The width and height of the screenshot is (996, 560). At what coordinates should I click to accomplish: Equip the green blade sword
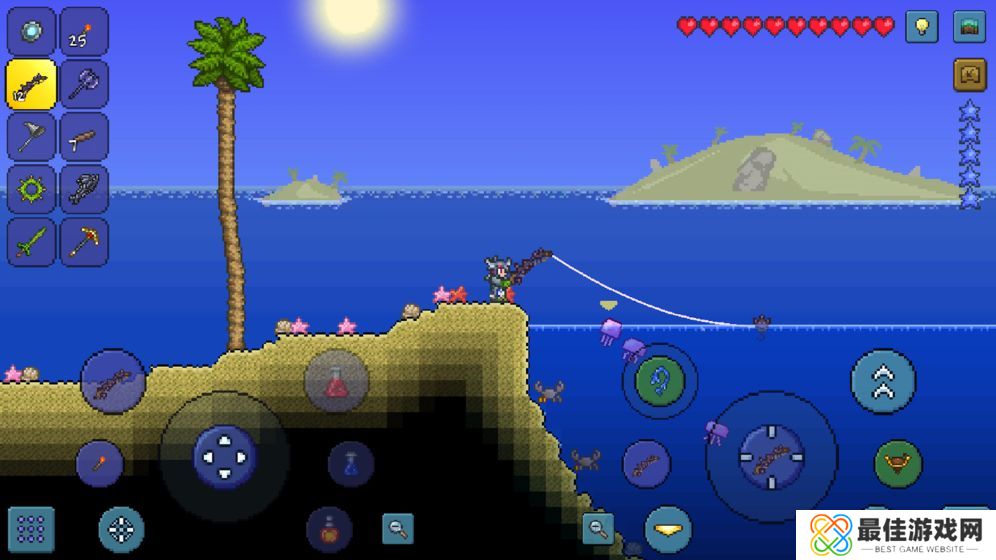(31, 242)
